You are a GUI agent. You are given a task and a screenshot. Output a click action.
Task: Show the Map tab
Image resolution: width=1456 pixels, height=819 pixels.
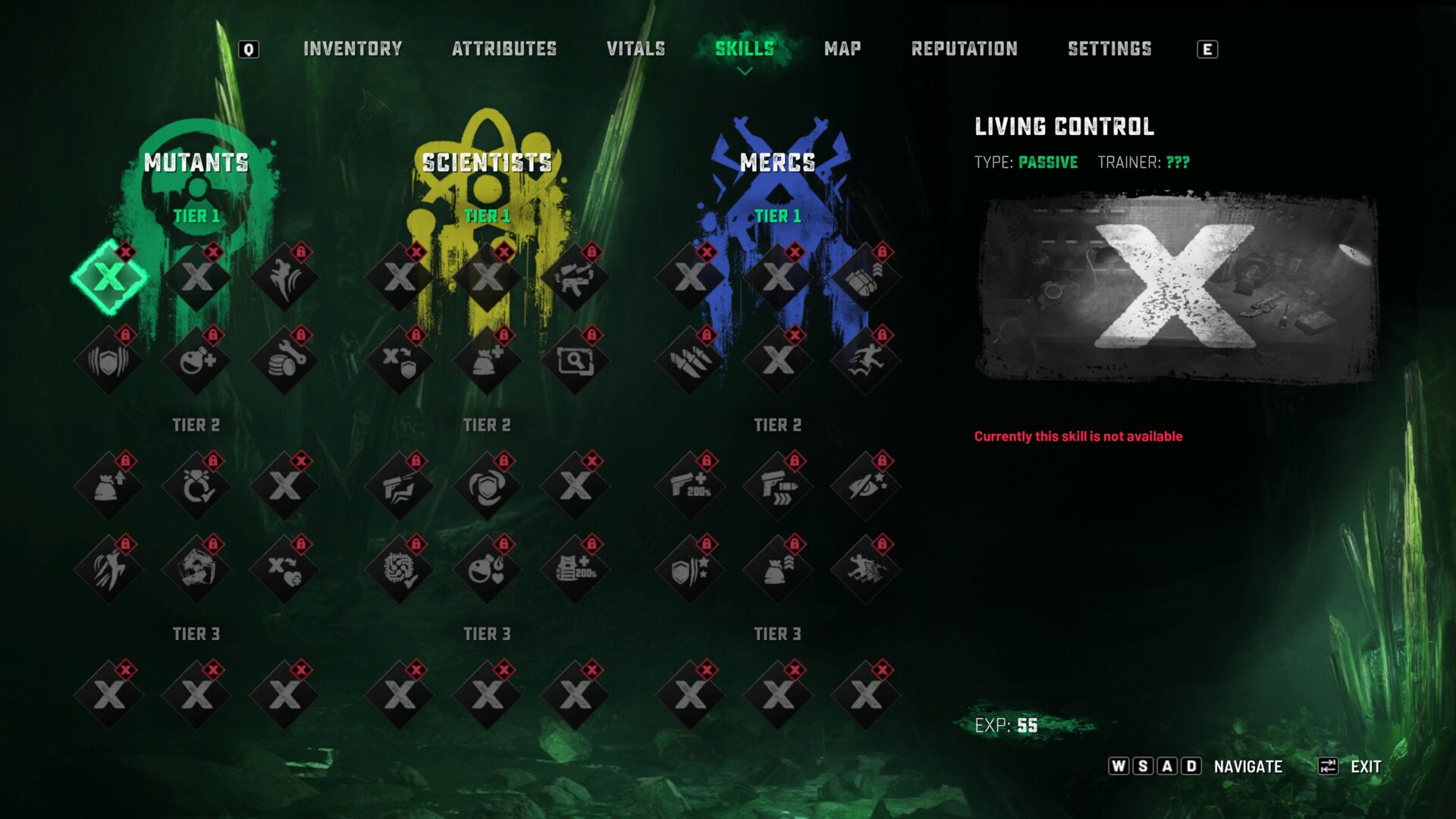(843, 49)
